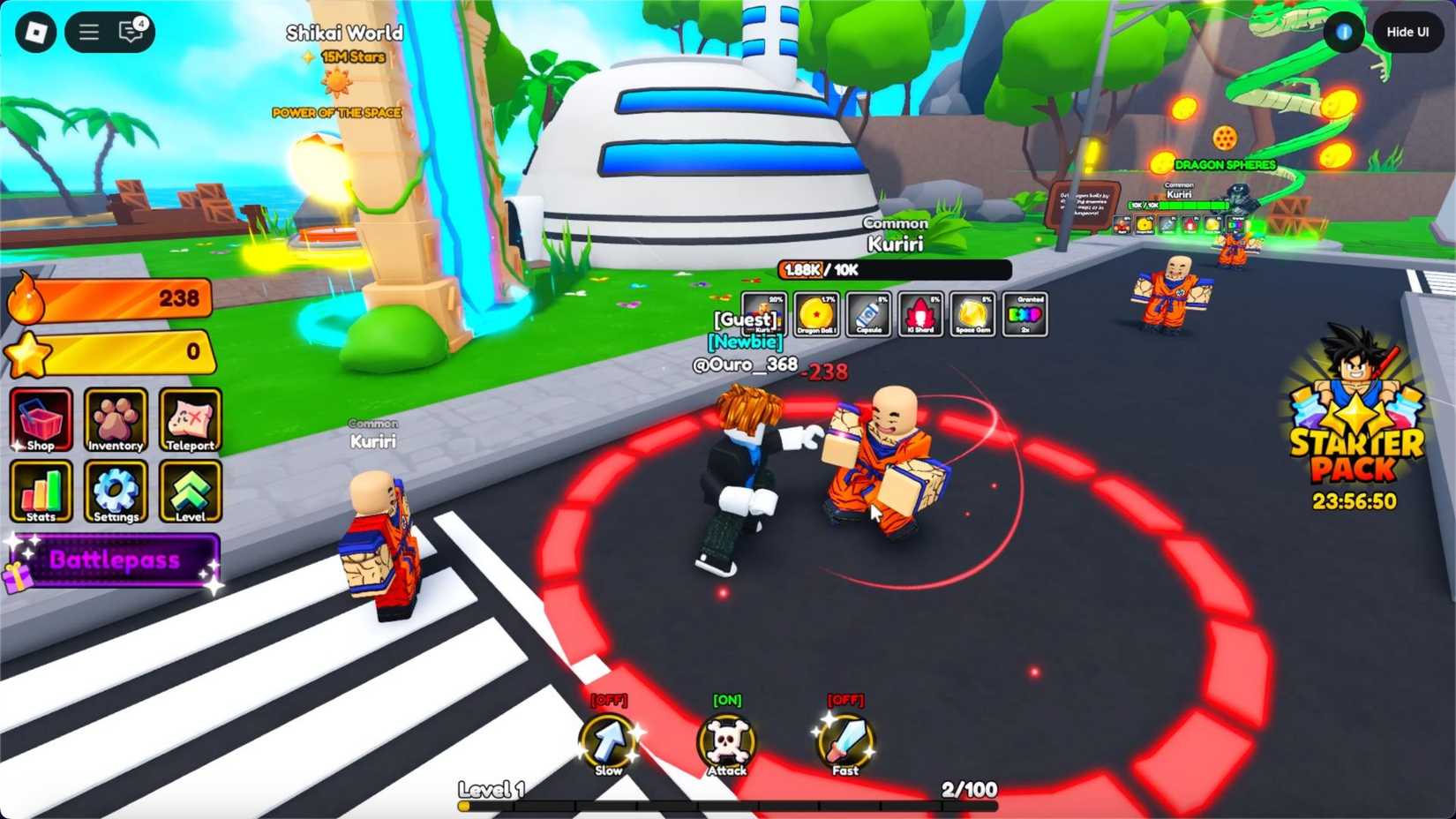Screen dimensions: 1456x819
Task: Open the Level menu
Action: 189,492
